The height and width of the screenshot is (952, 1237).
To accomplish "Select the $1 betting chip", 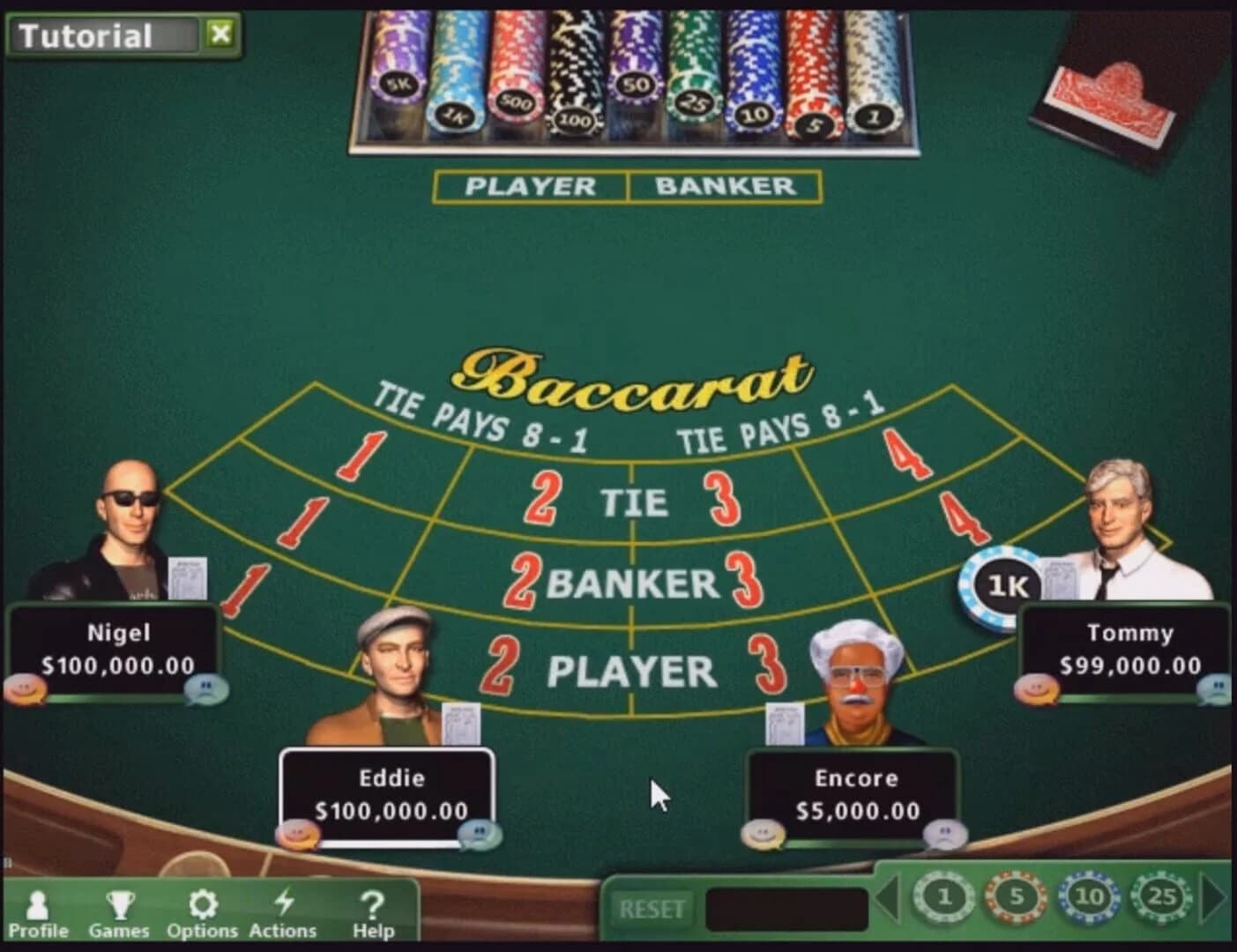I will click(942, 897).
